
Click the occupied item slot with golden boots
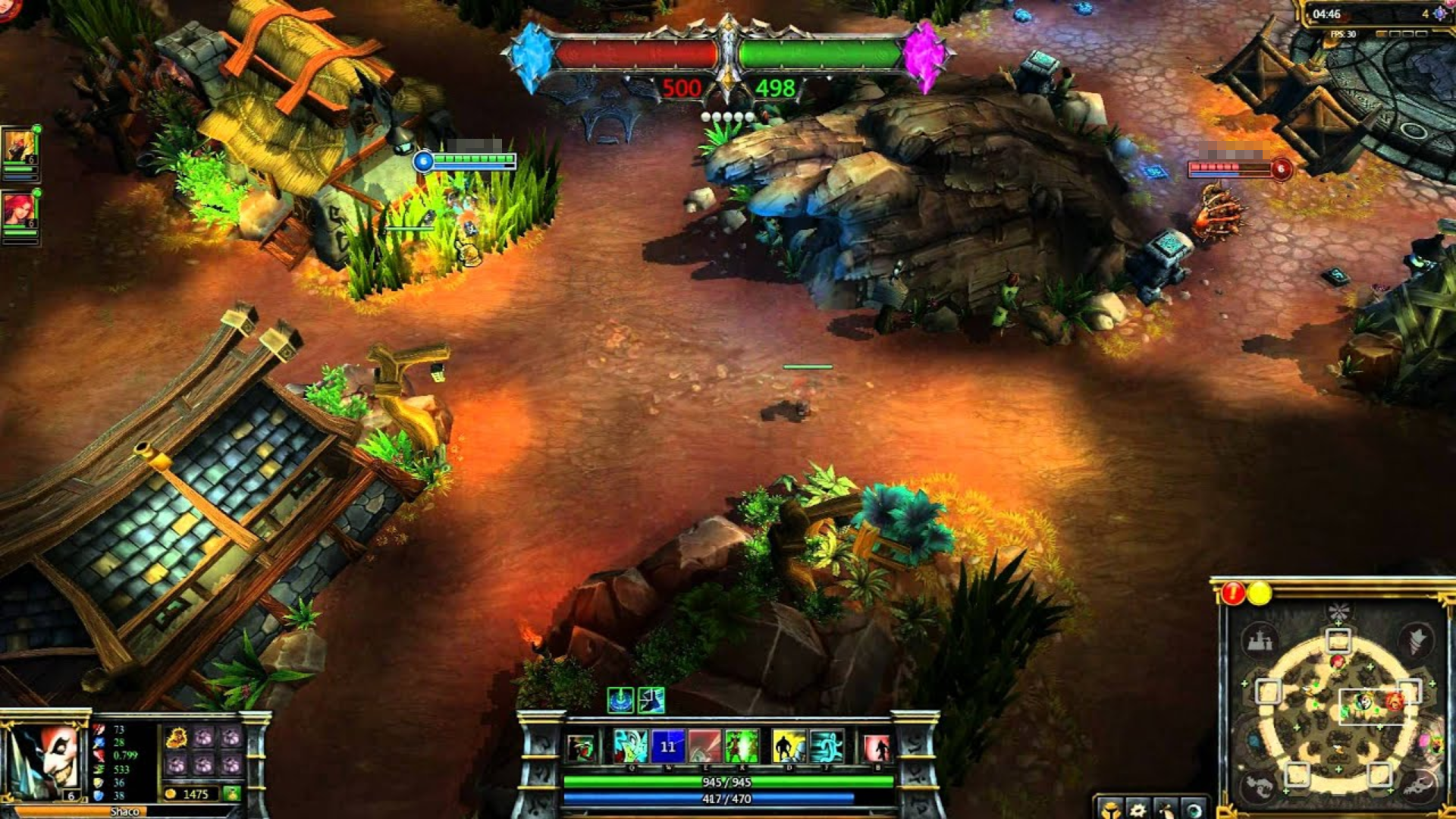[176, 738]
